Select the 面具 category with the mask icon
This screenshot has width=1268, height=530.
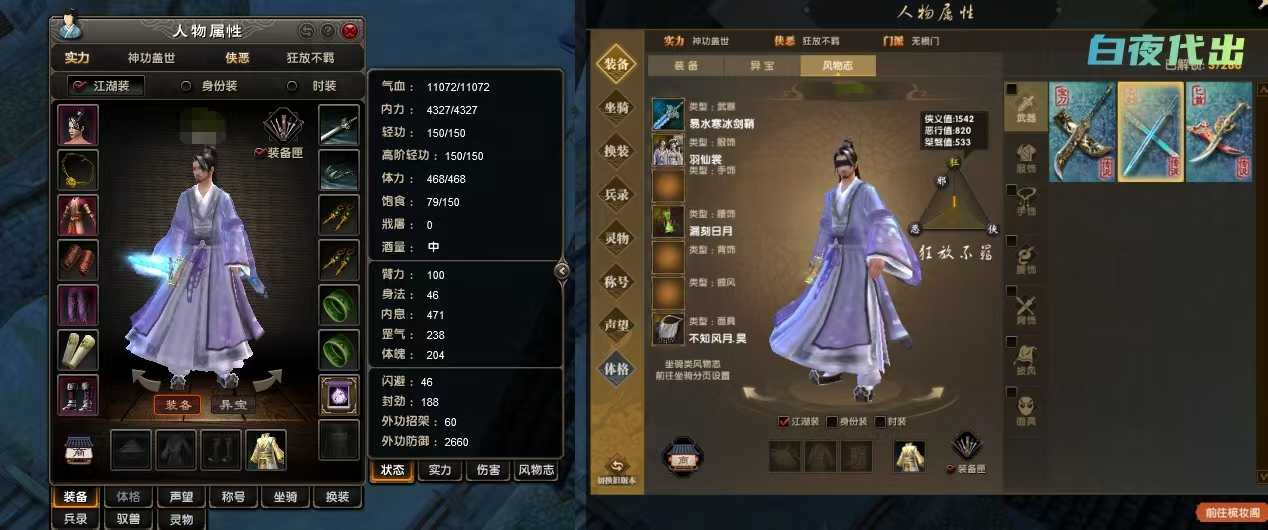point(1022,409)
